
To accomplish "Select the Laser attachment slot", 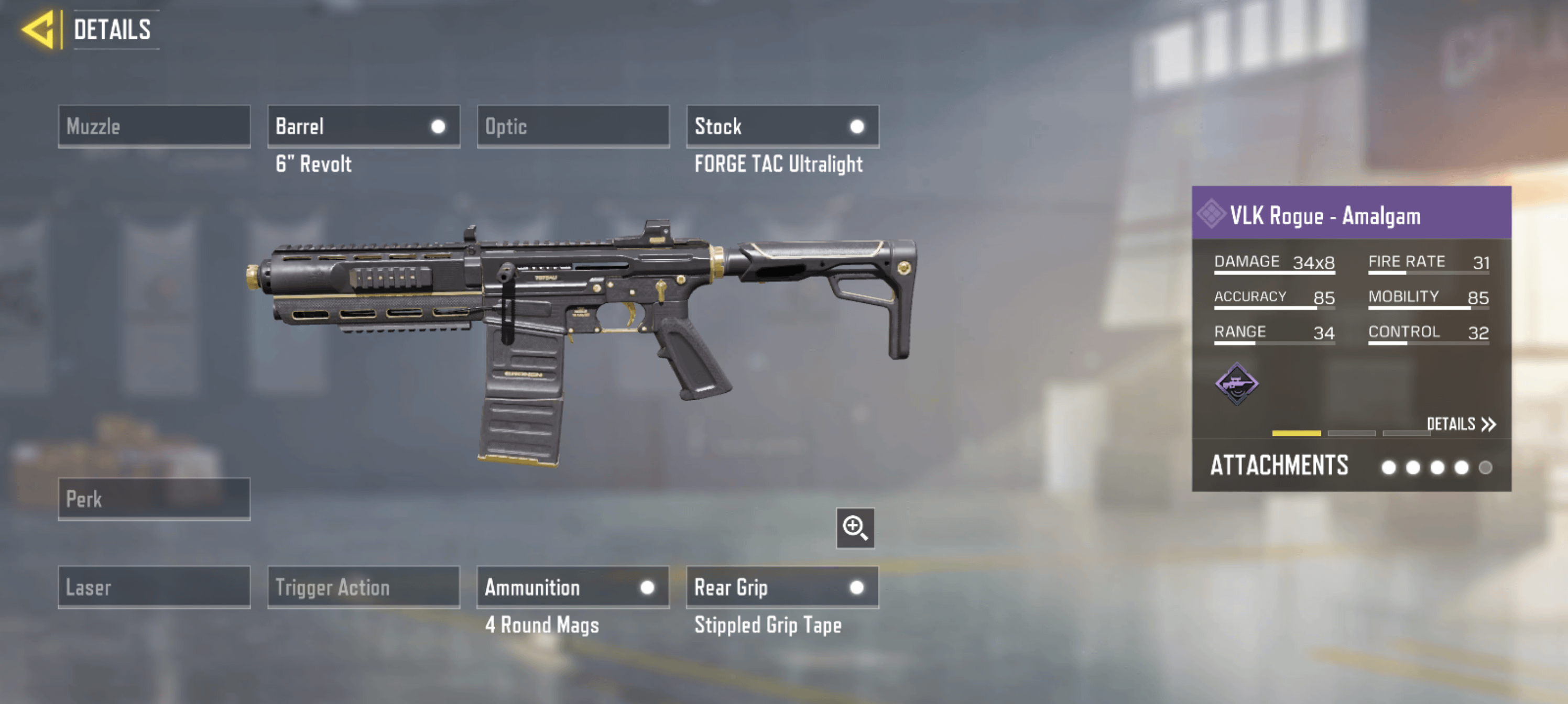I will pos(154,587).
